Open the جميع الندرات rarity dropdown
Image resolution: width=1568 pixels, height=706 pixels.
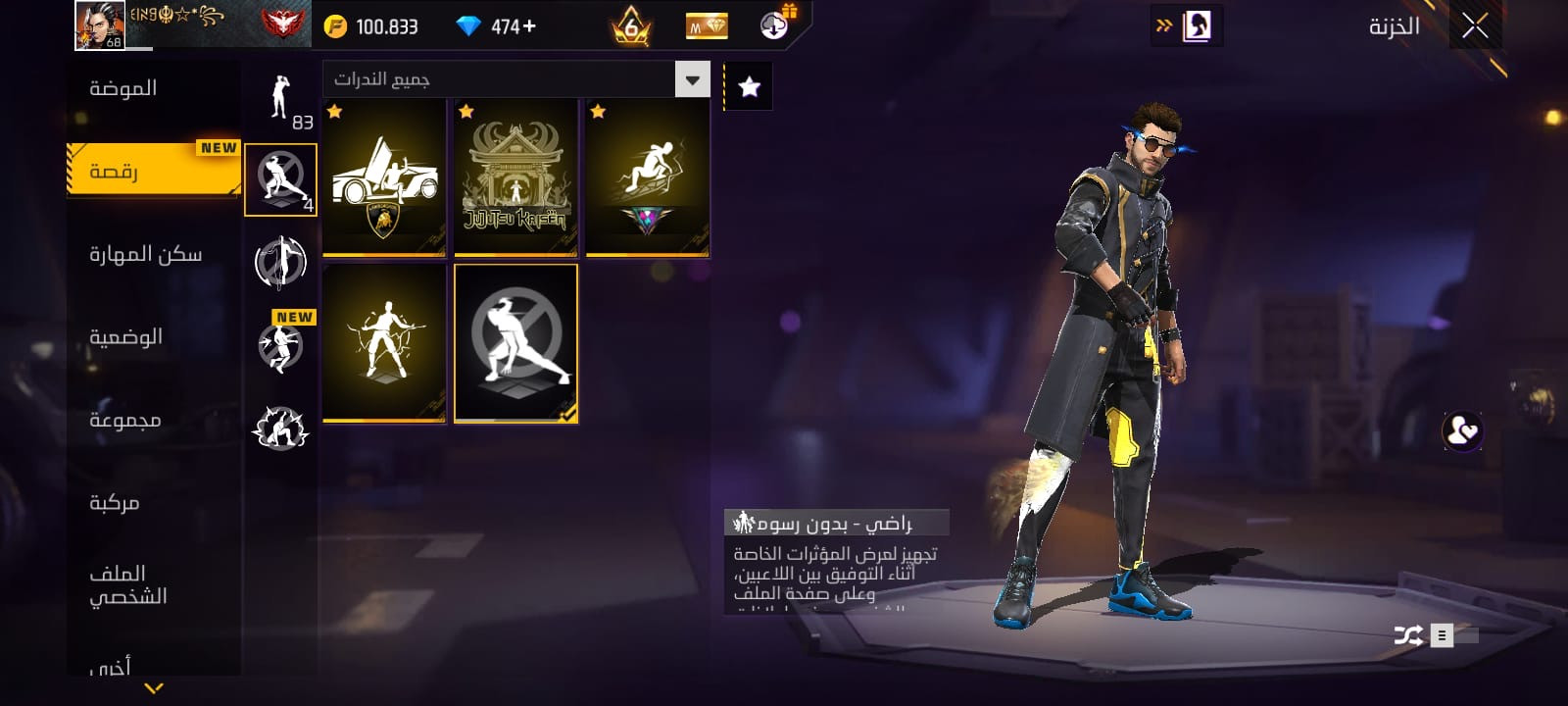[515, 79]
